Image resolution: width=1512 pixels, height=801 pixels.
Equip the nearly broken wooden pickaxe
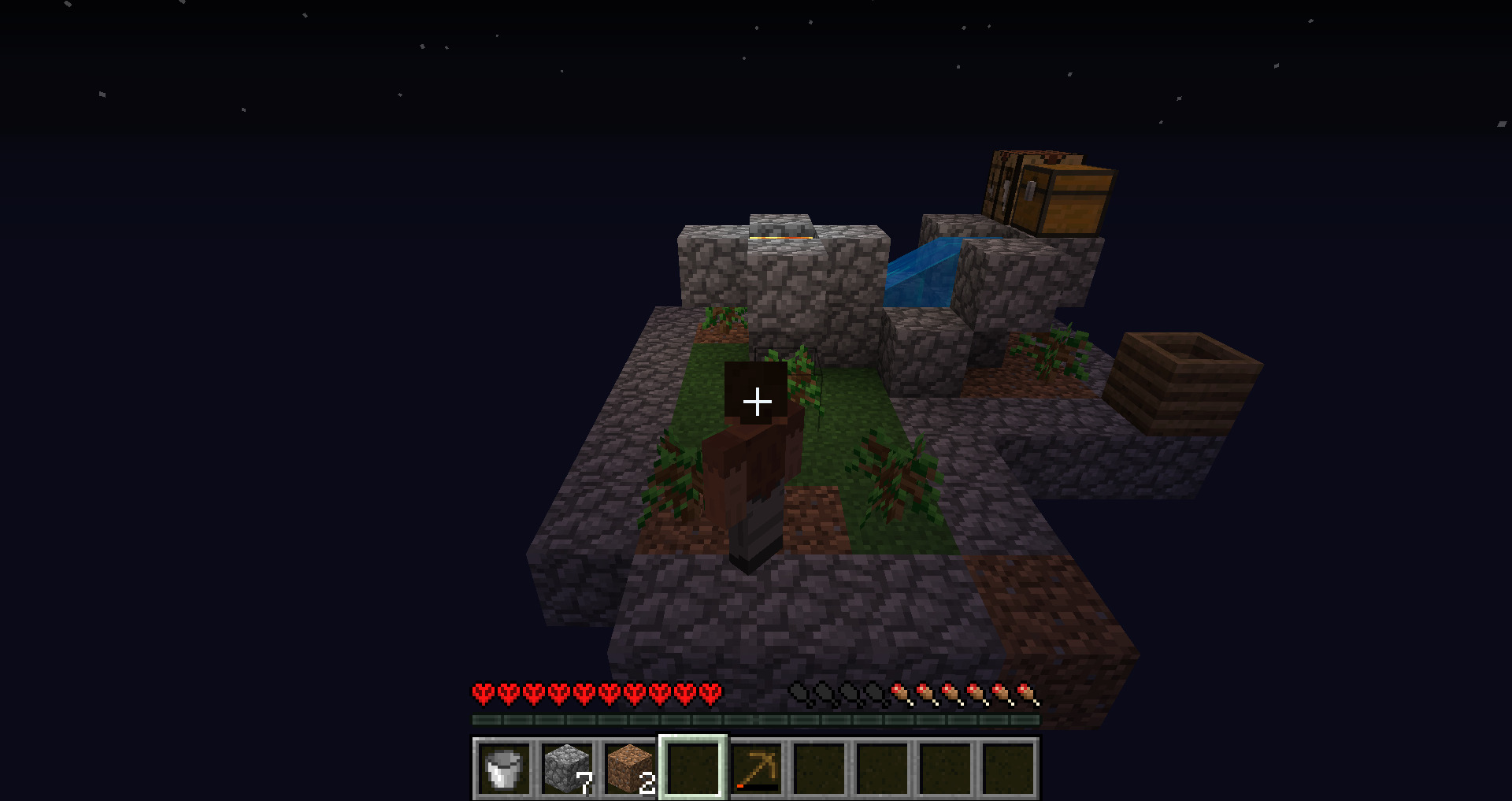756,768
